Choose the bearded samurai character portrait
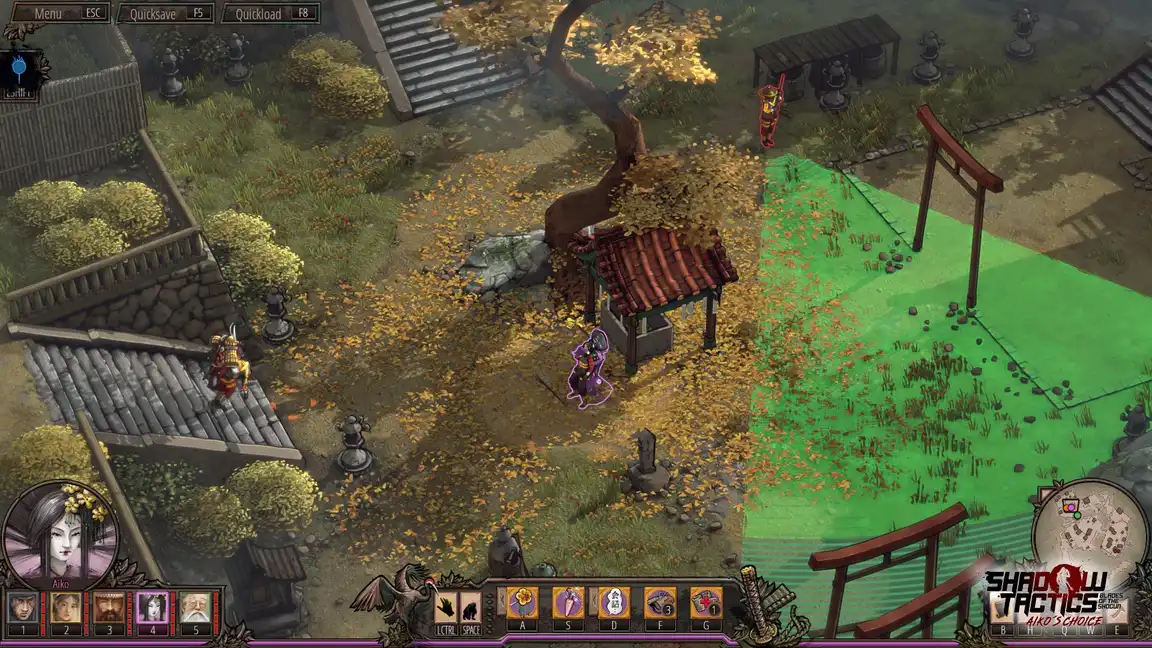The height and width of the screenshot is (648, 1152). pos(108,608)
